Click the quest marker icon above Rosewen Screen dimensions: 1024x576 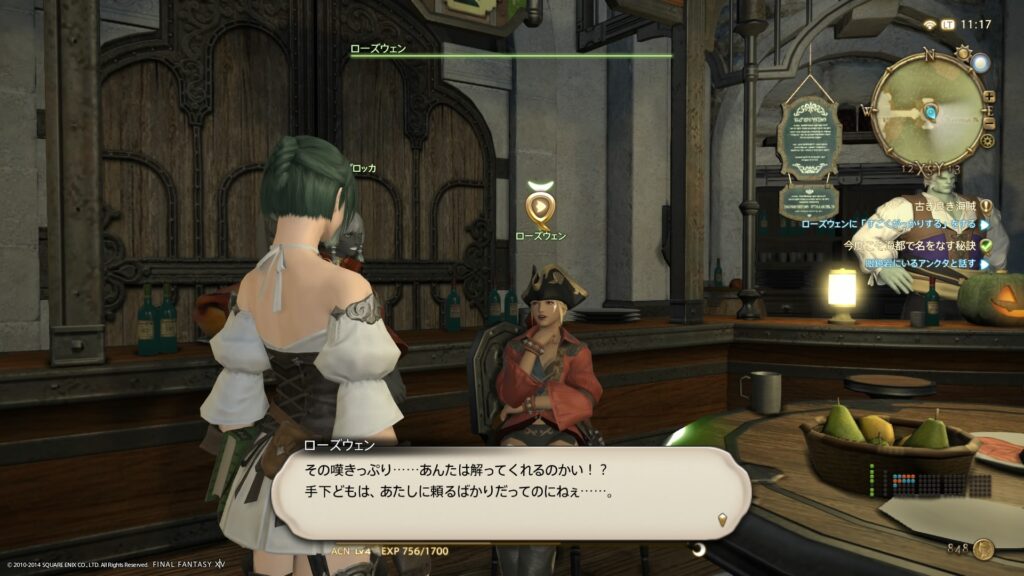[539, 206]
